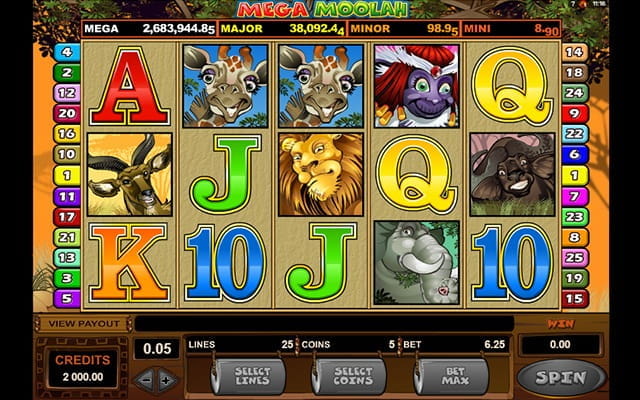The height and width of the screenshot is (400, 640).
Task: Decrease coin size with the minus button
Action: [144, 380]
